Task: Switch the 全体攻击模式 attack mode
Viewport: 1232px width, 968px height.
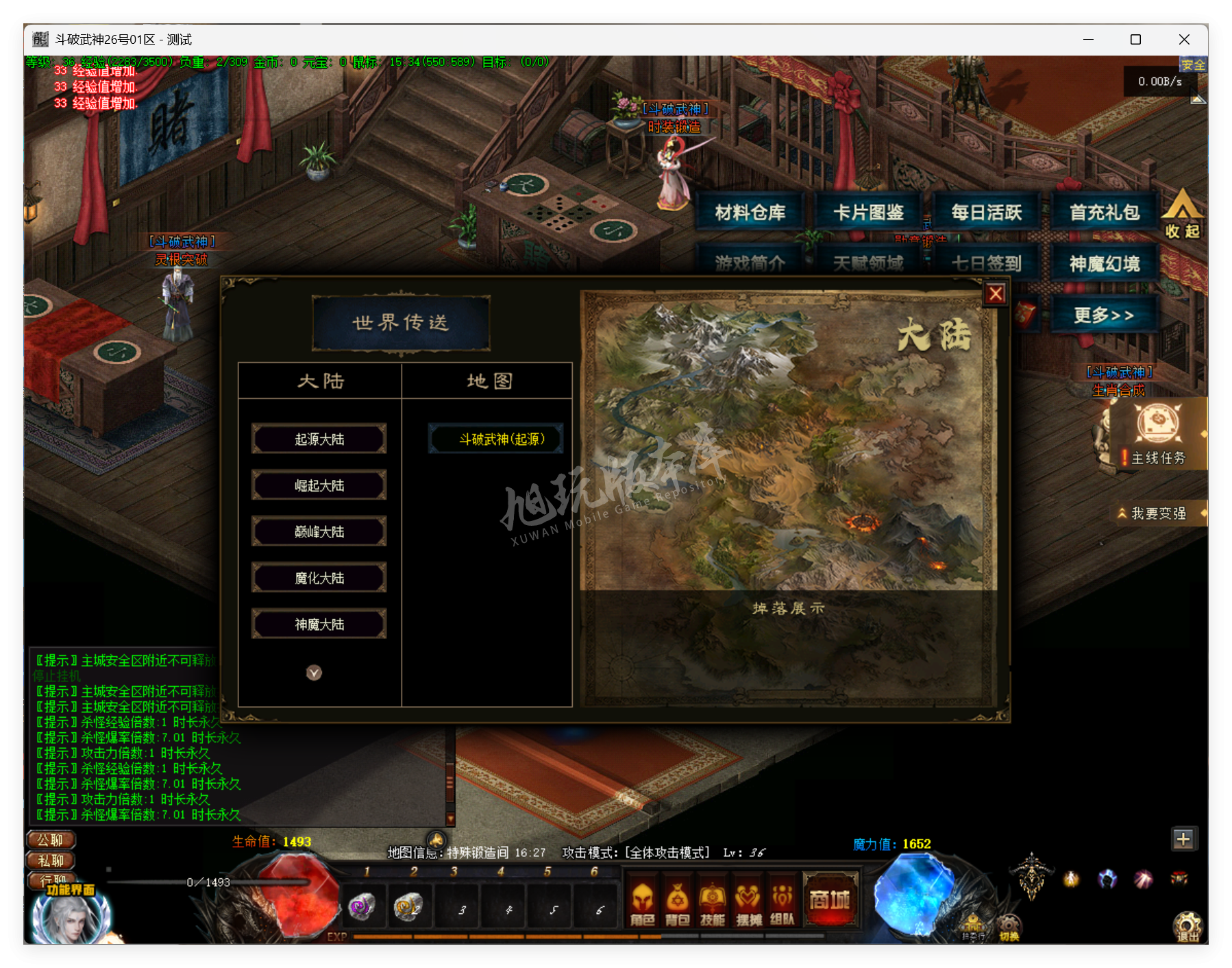Action: [x=668, y=852]
